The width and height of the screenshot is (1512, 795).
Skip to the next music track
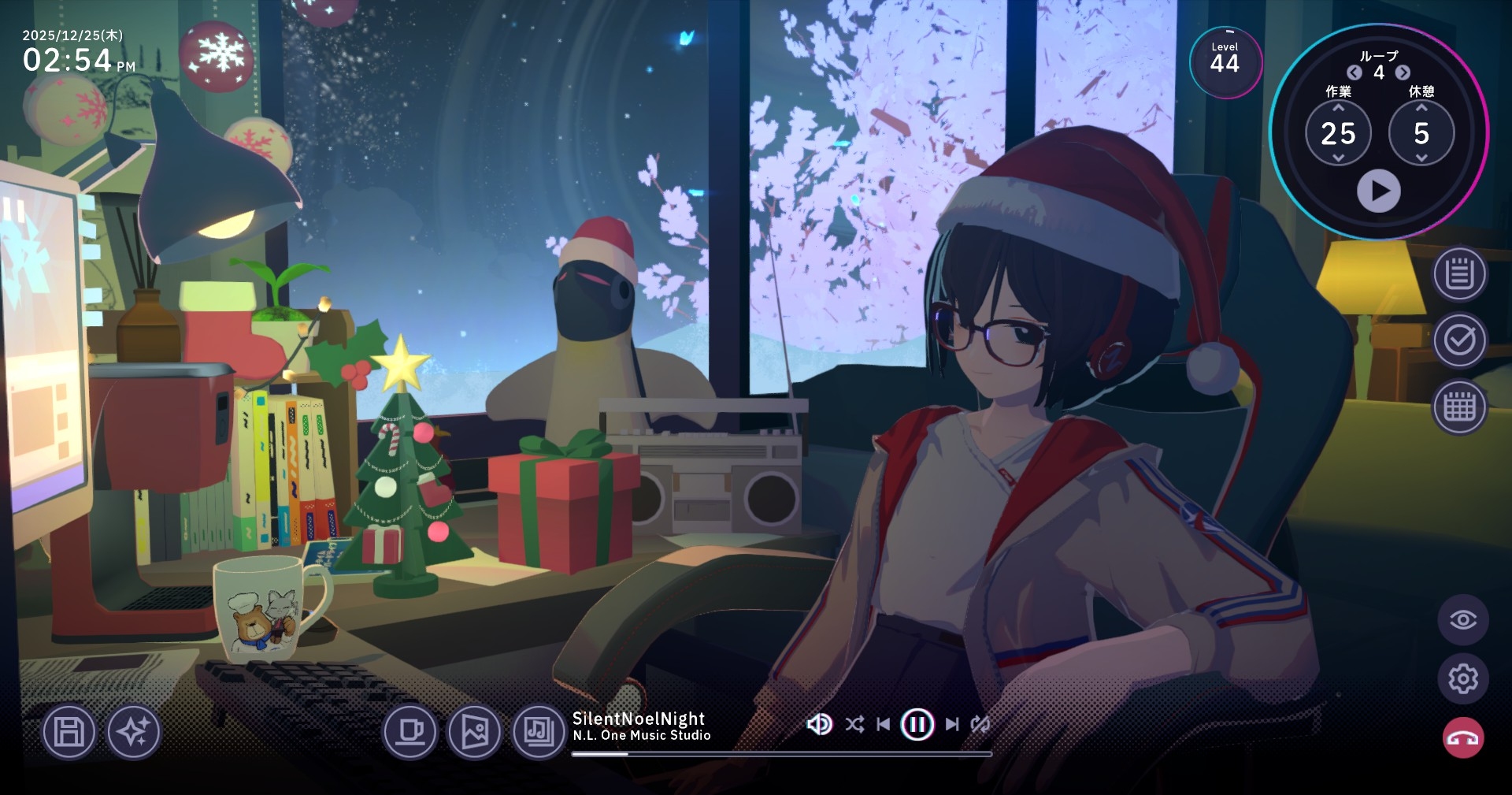click(x=952, y=724)
